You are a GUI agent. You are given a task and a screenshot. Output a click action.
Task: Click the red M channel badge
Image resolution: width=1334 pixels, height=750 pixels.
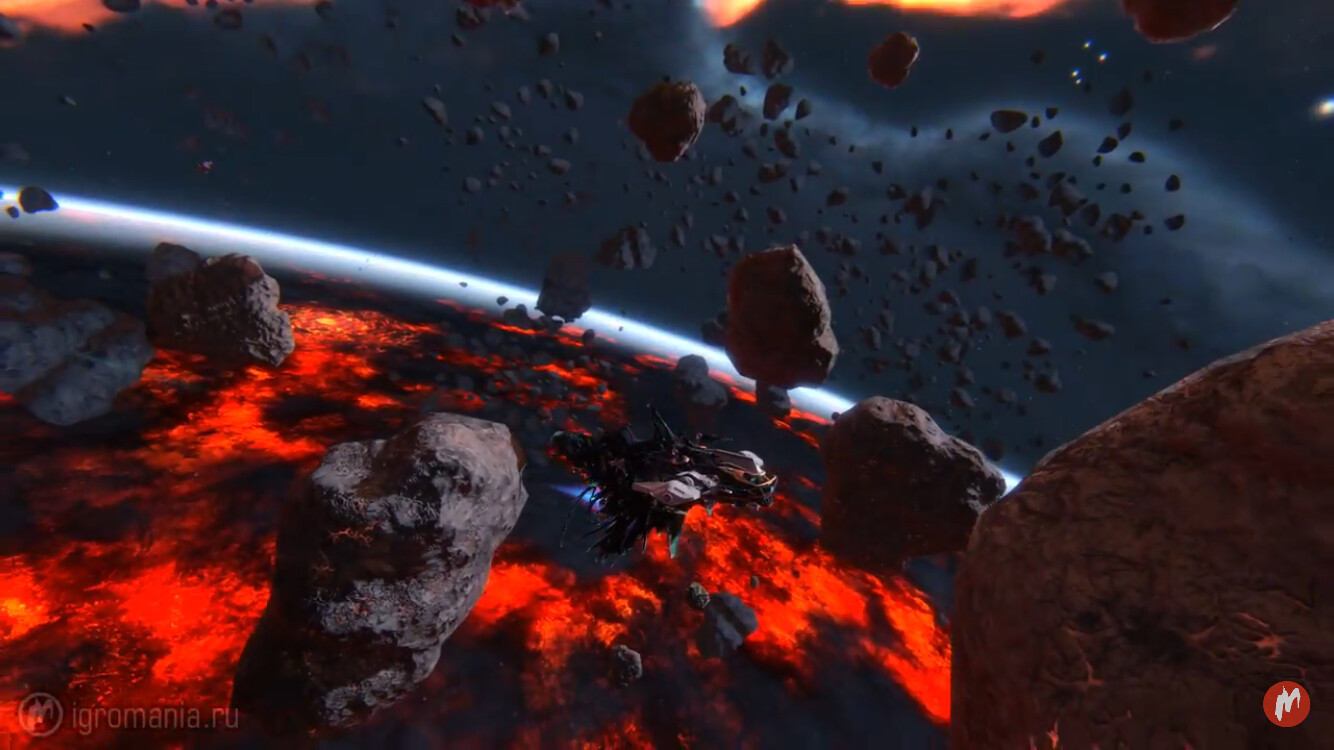[x=1286, y=704]
